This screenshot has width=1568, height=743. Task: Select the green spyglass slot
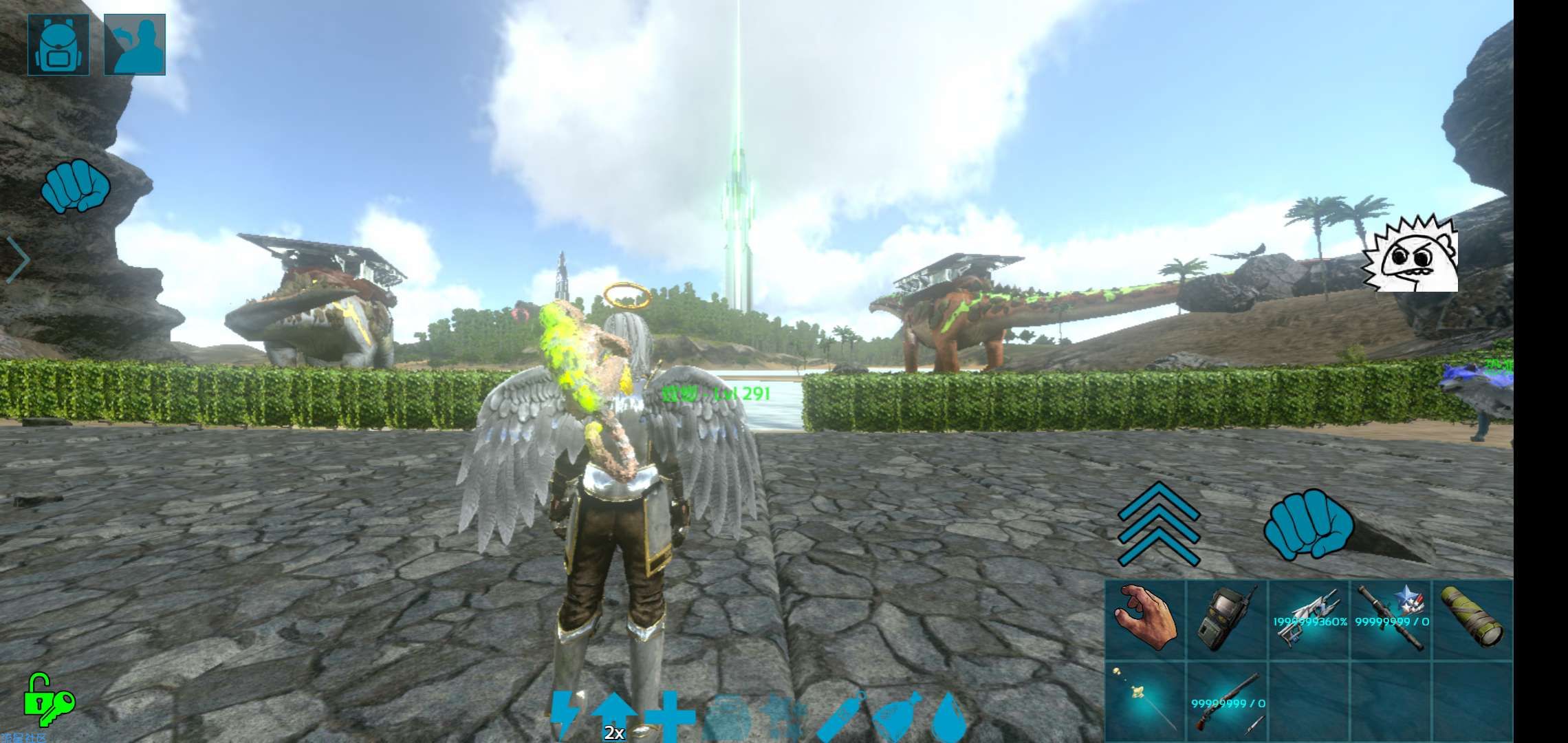tap(1472, 618)
